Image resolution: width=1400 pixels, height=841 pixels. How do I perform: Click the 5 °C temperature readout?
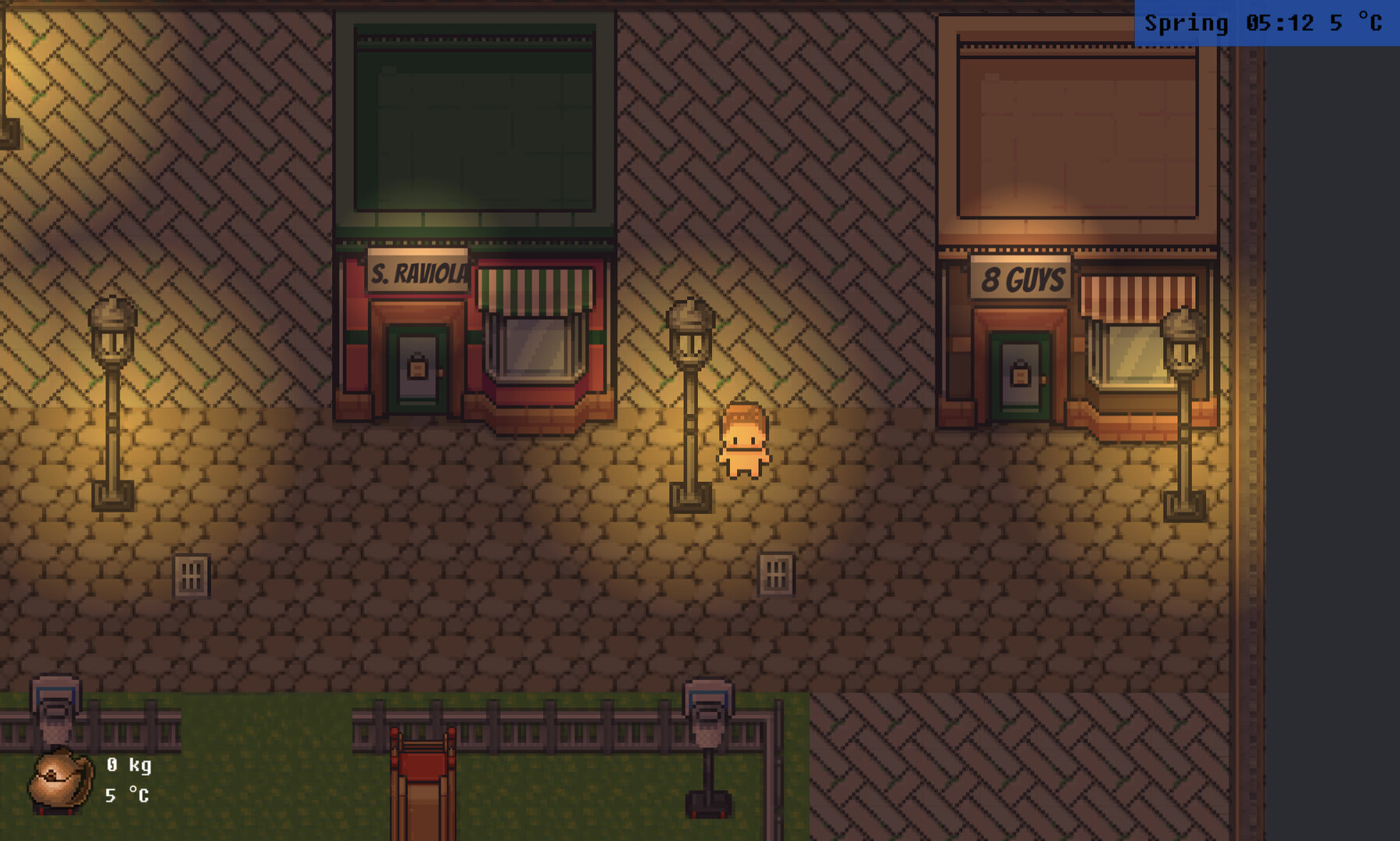[x=1356, y=23]
